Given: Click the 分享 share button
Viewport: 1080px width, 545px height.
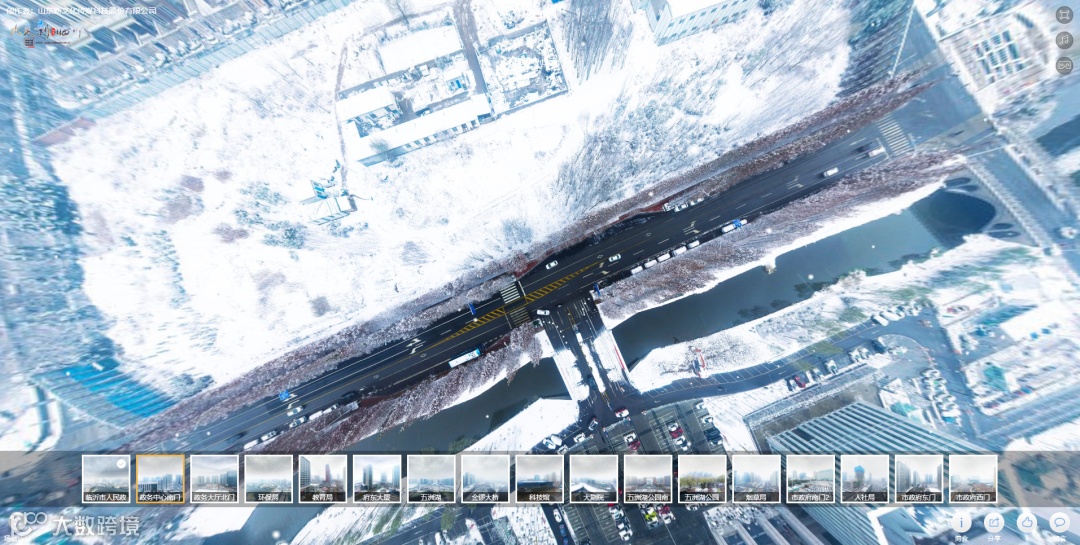Looking at the screenshot, I should click(993, 522).
